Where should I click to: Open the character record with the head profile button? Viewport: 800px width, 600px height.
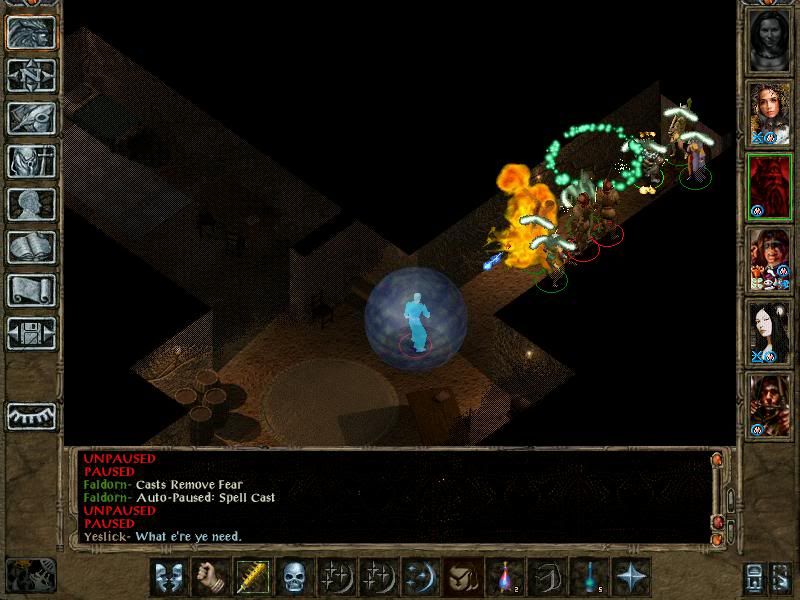click(31, 204)
